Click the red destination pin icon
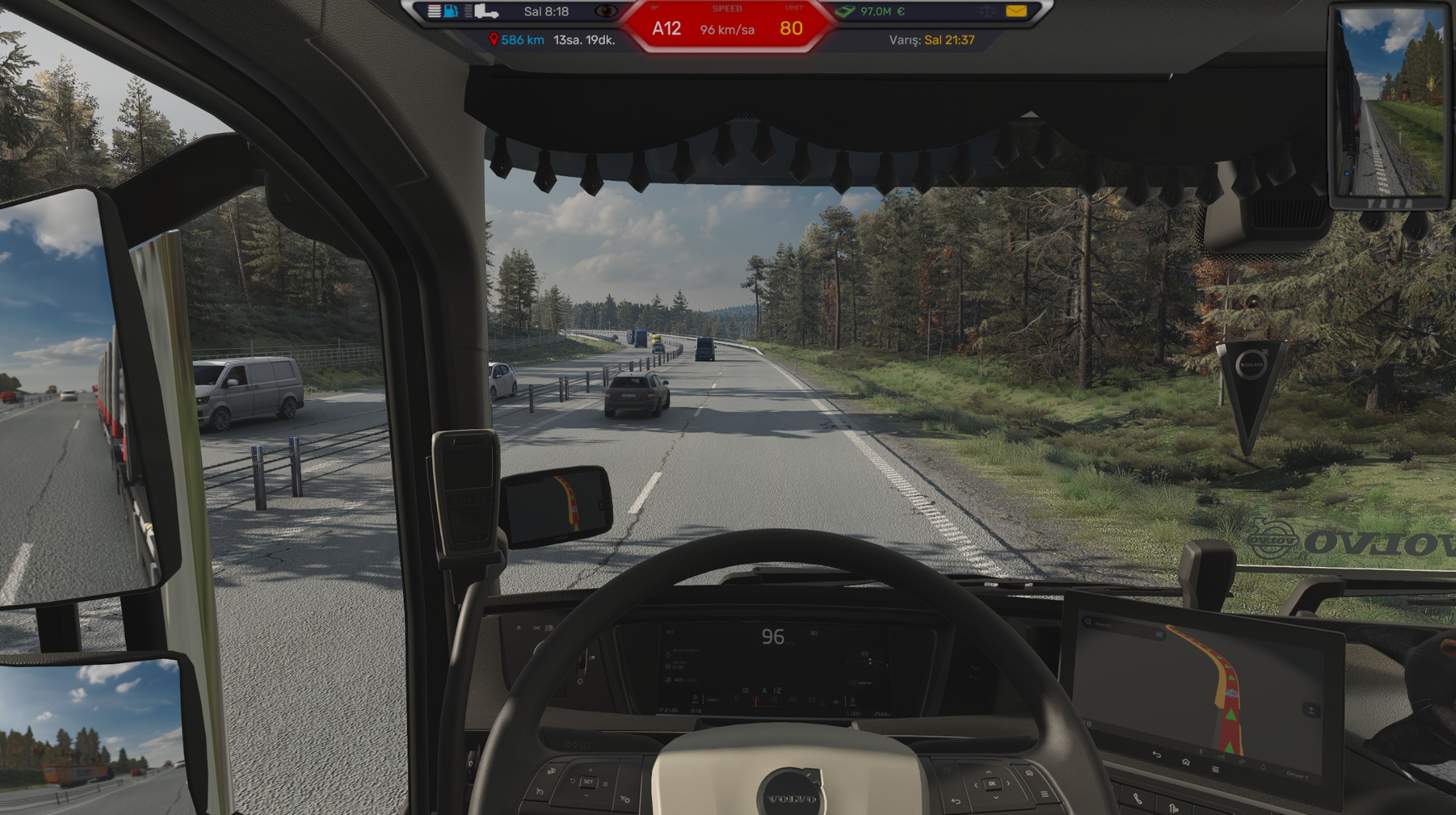This screenshot has width=1456, height=815. point(493,40)
